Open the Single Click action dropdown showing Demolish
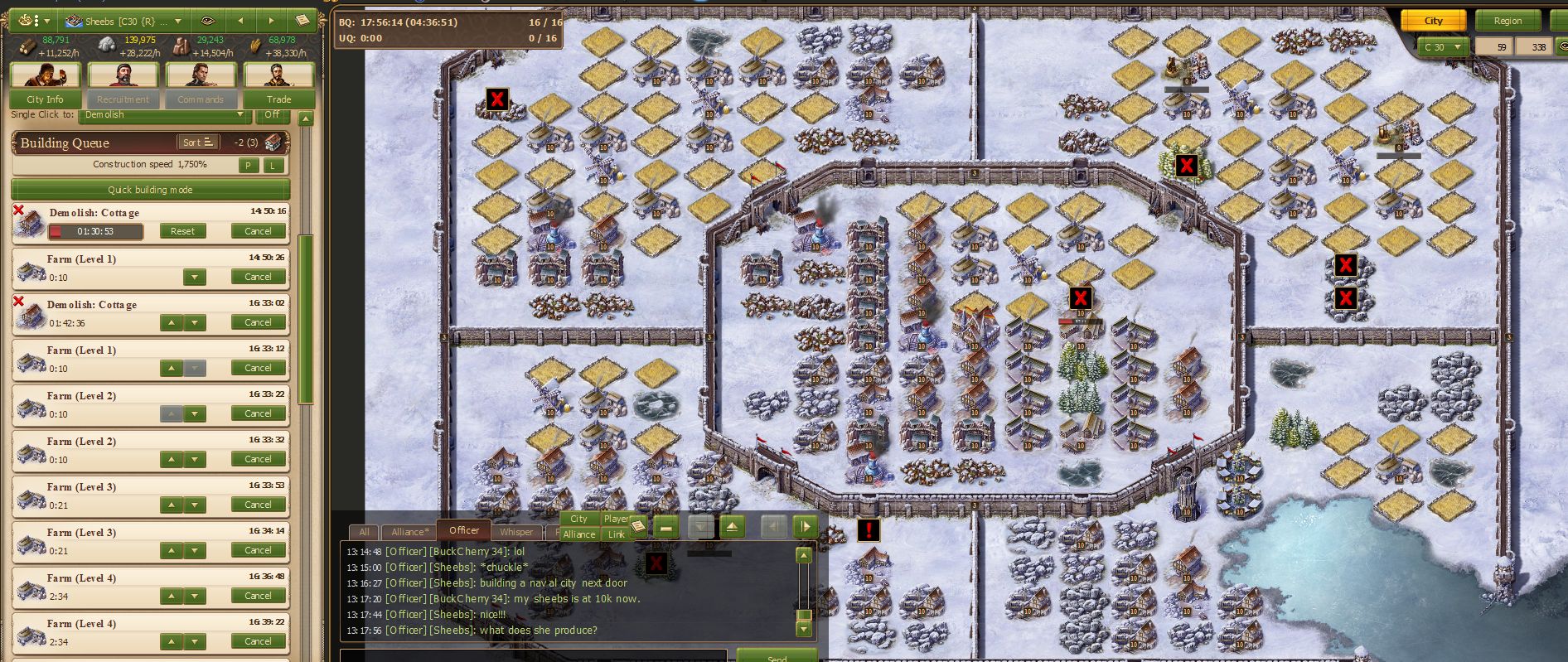 tap(165, 115)
